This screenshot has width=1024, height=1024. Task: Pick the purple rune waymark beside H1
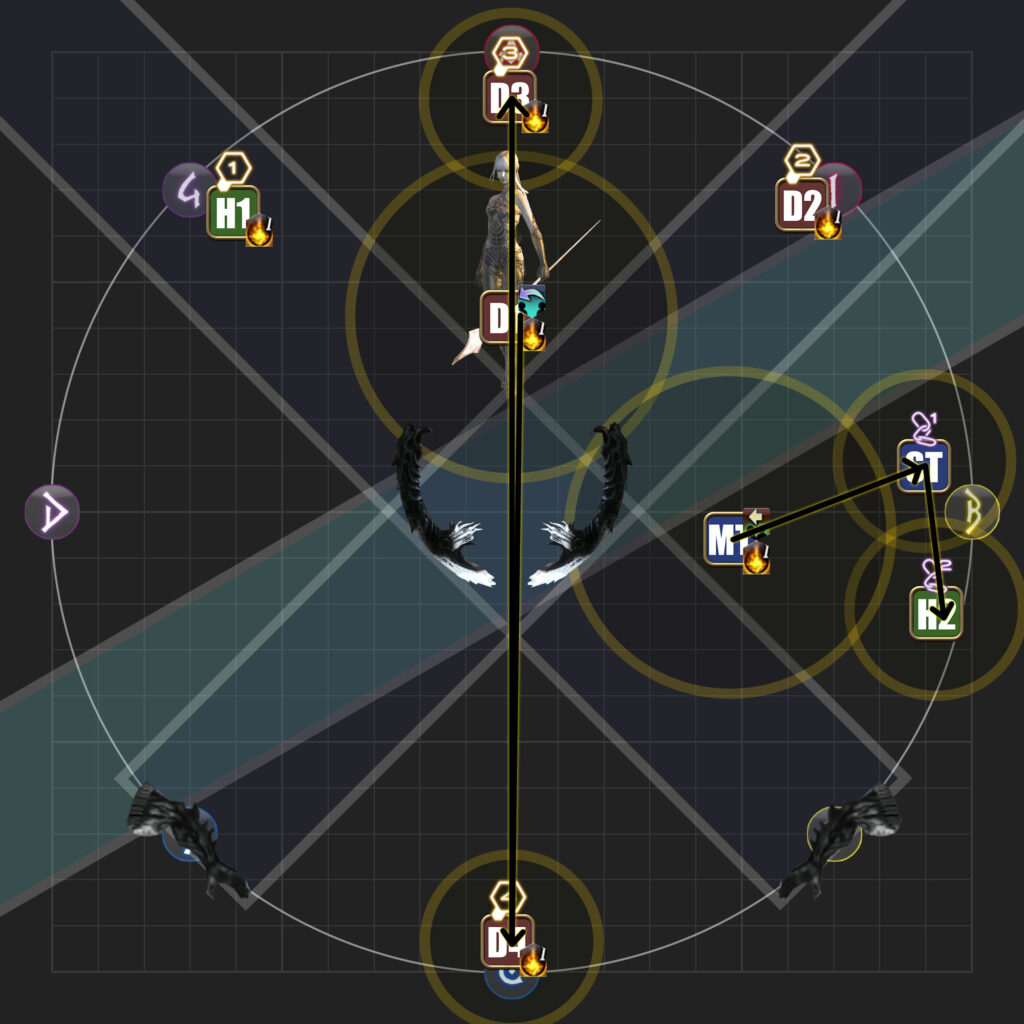[x=187, y=190]
